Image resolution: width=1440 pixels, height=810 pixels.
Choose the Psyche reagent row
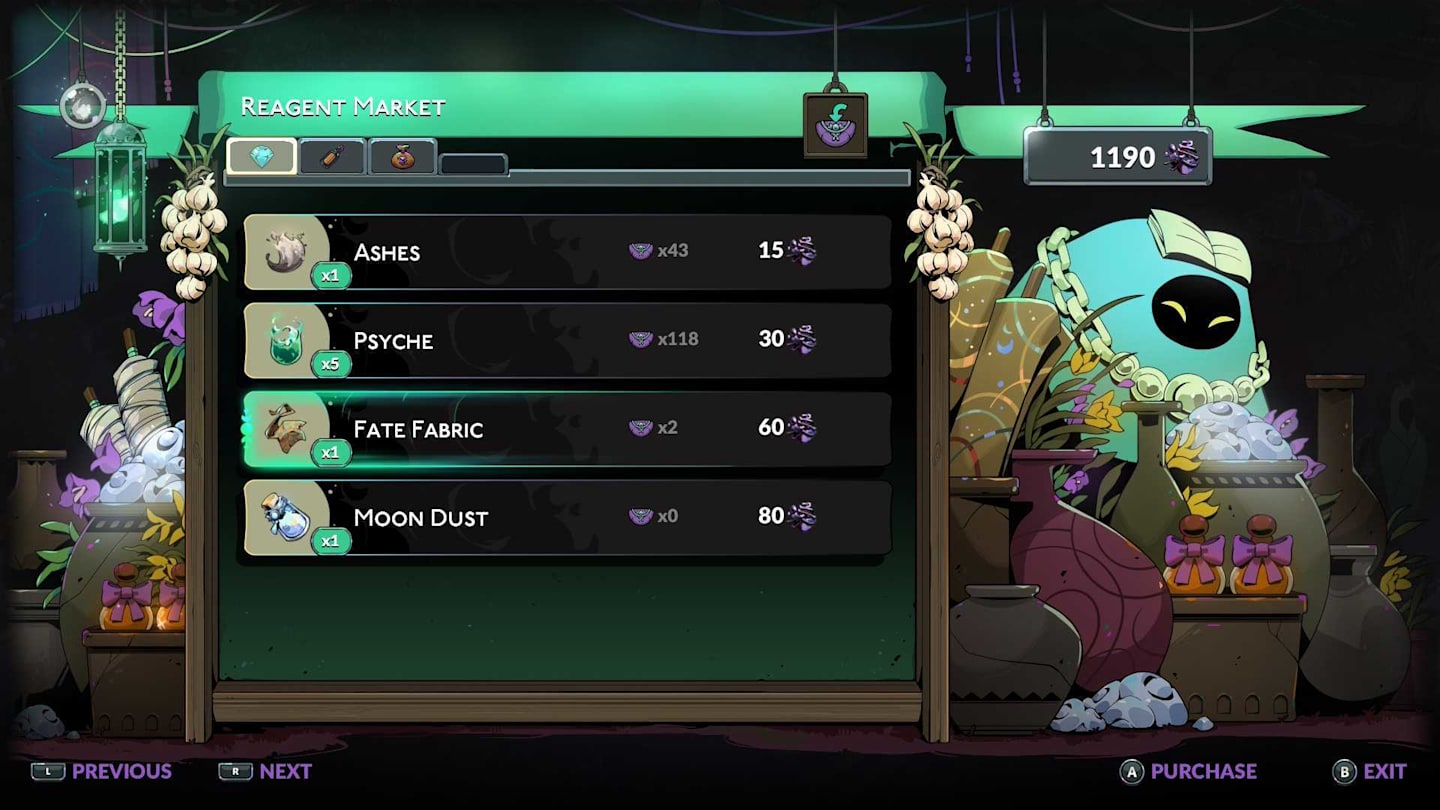(x=567, y=340)
